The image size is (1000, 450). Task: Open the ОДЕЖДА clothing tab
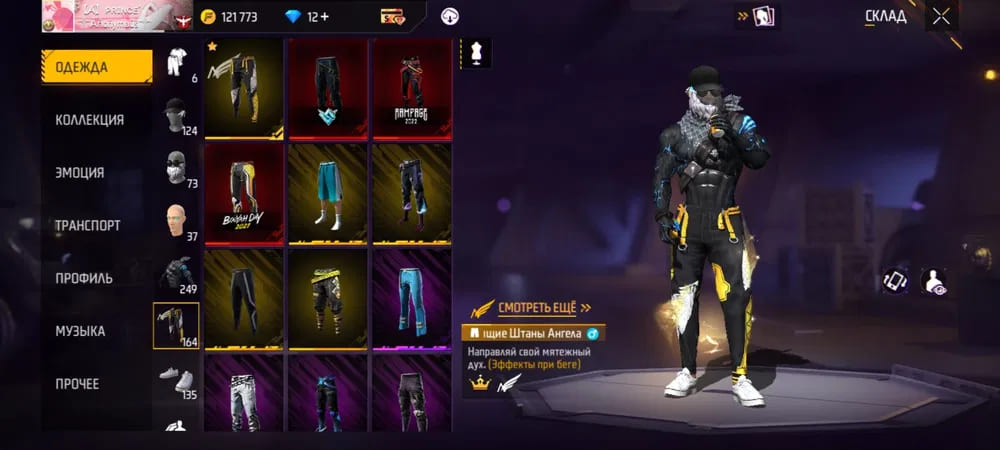(x=96, y=66)
